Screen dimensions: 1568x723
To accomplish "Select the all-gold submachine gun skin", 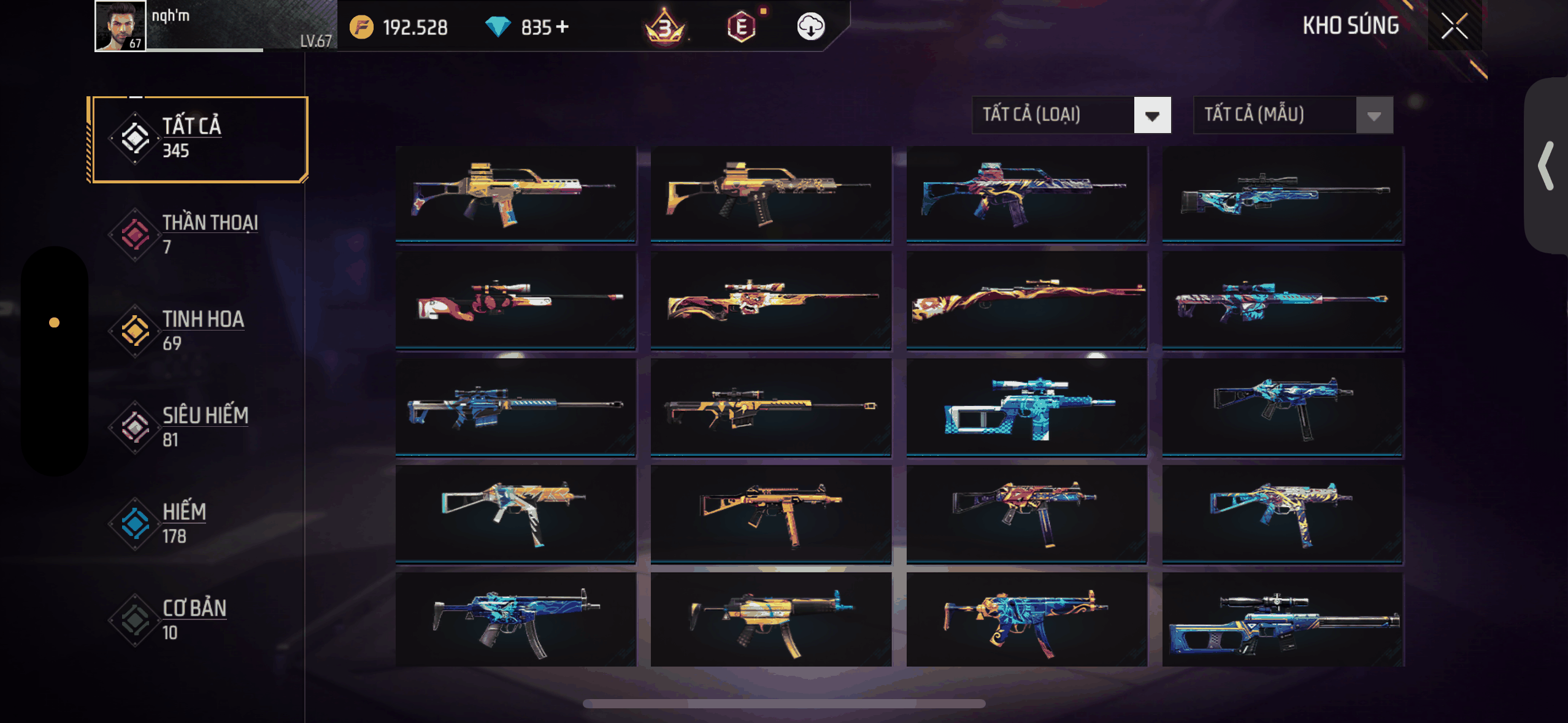I will point(771,514).
